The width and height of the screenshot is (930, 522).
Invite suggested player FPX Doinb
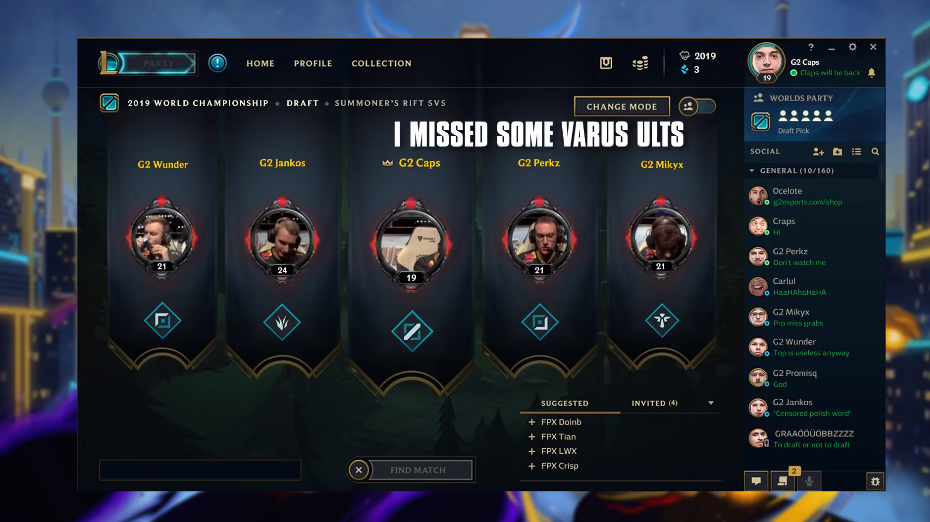pyautogui.click(x=532, y=422)
